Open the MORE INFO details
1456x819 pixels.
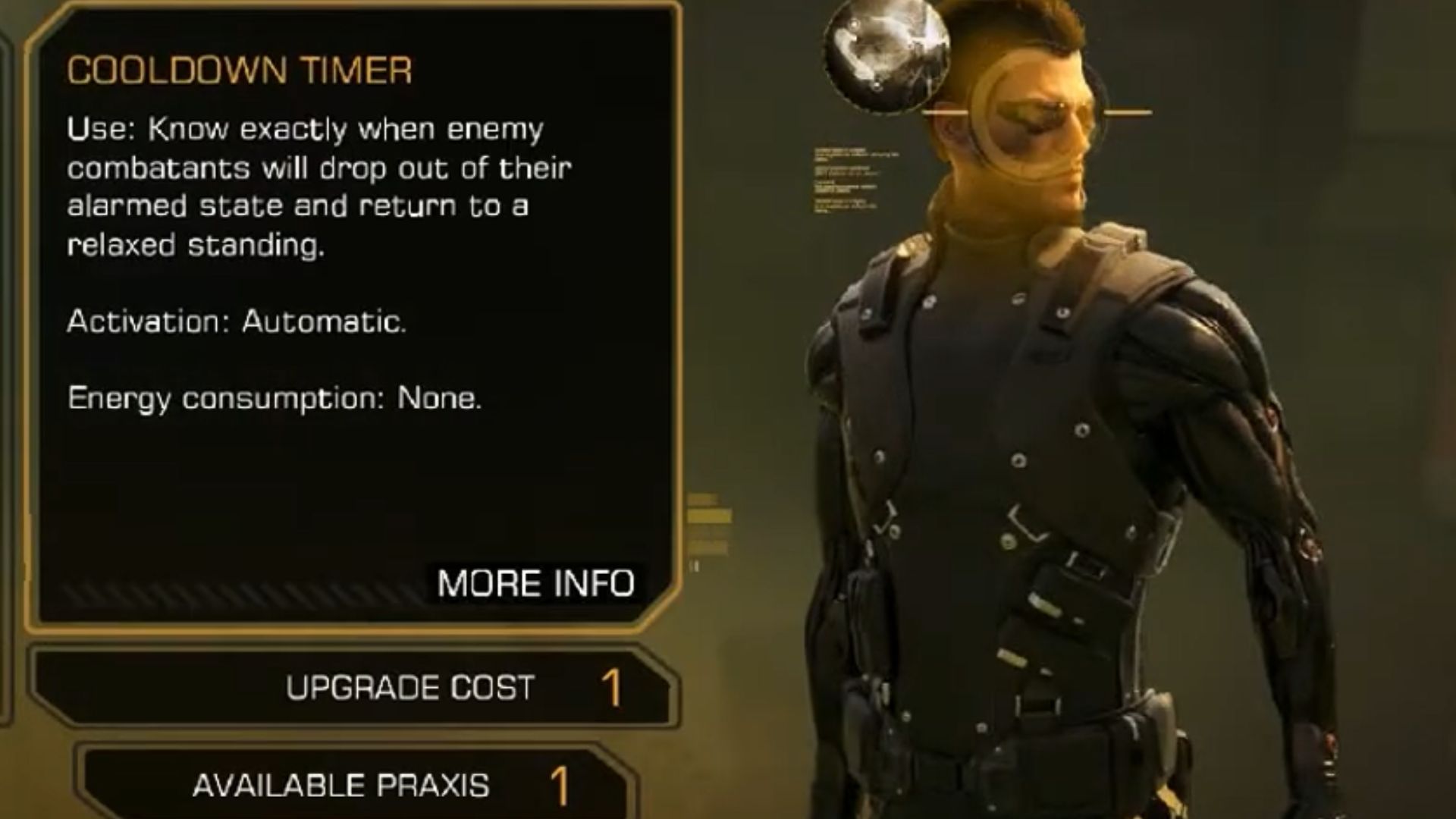(535, 583)
